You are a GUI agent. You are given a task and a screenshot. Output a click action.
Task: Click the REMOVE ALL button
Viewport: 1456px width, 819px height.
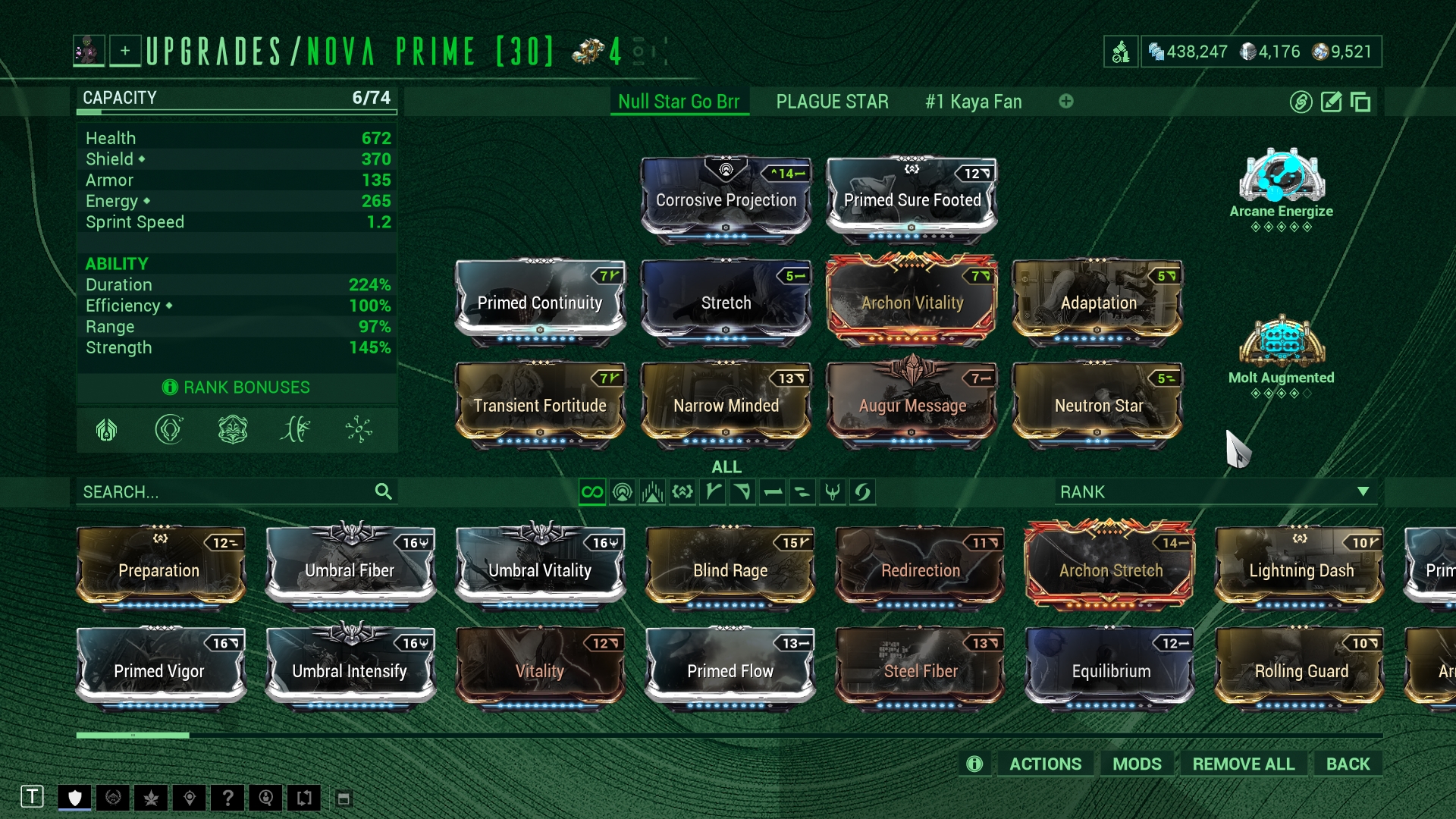pyautogui.click(x=1243, y=764)
